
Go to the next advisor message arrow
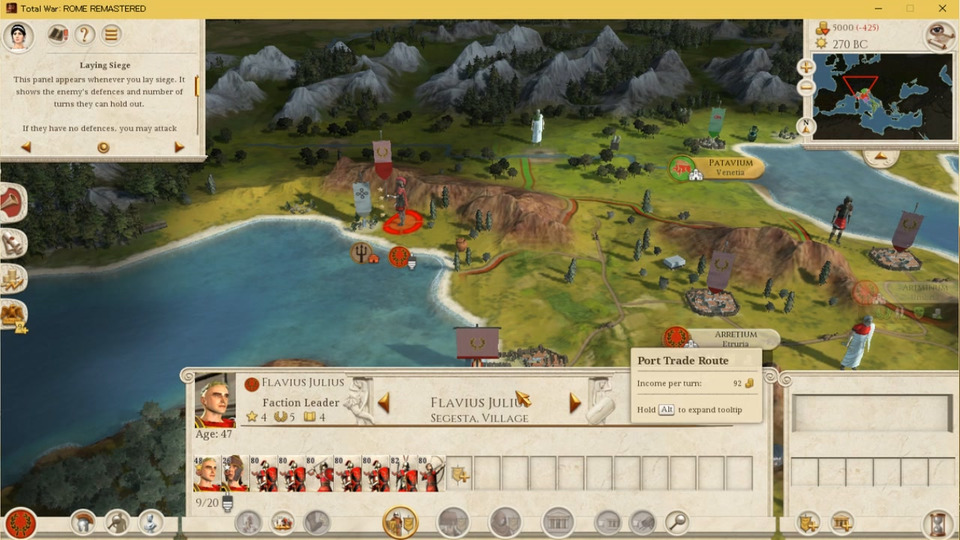coord(179,147)
